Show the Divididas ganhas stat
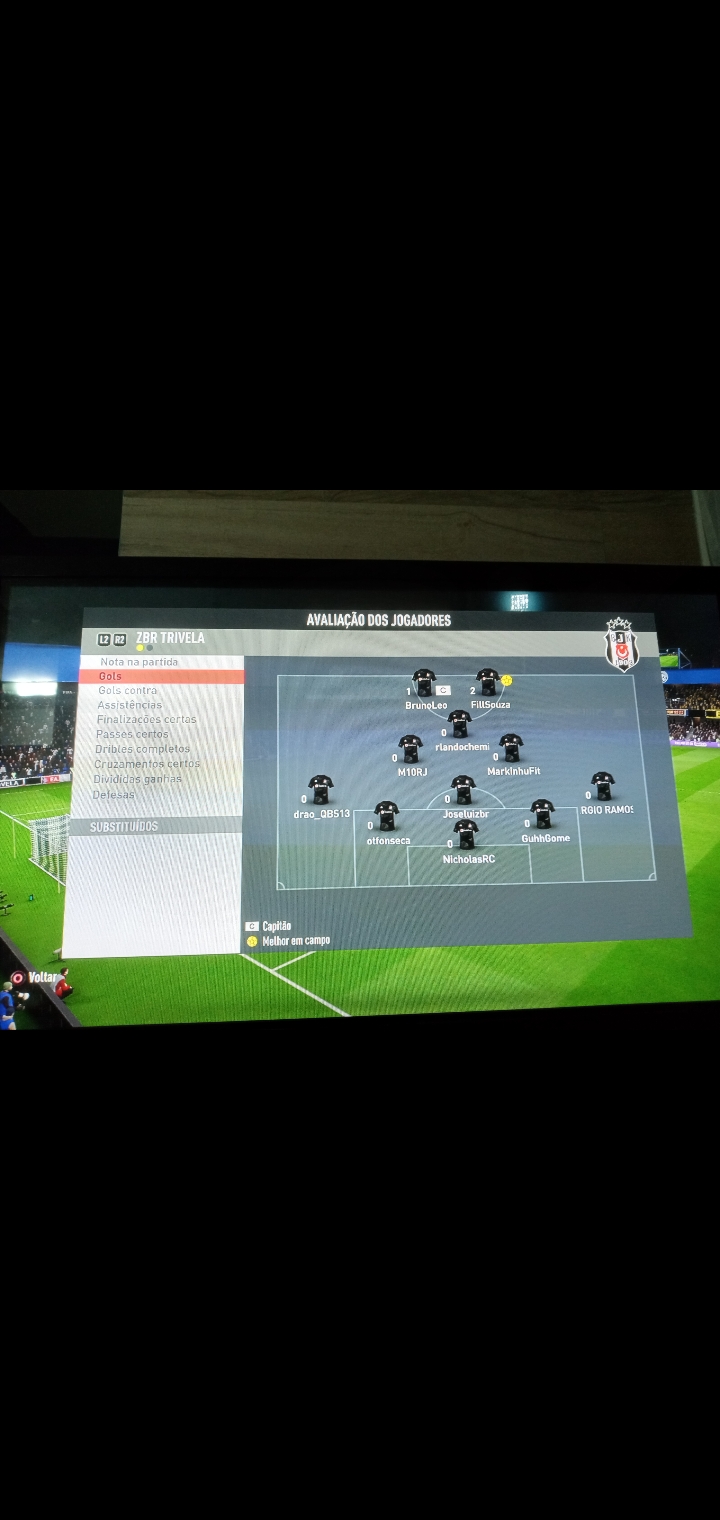Image resolution: width=720 pixels, height=1520 pixels. tap(138, 779)
